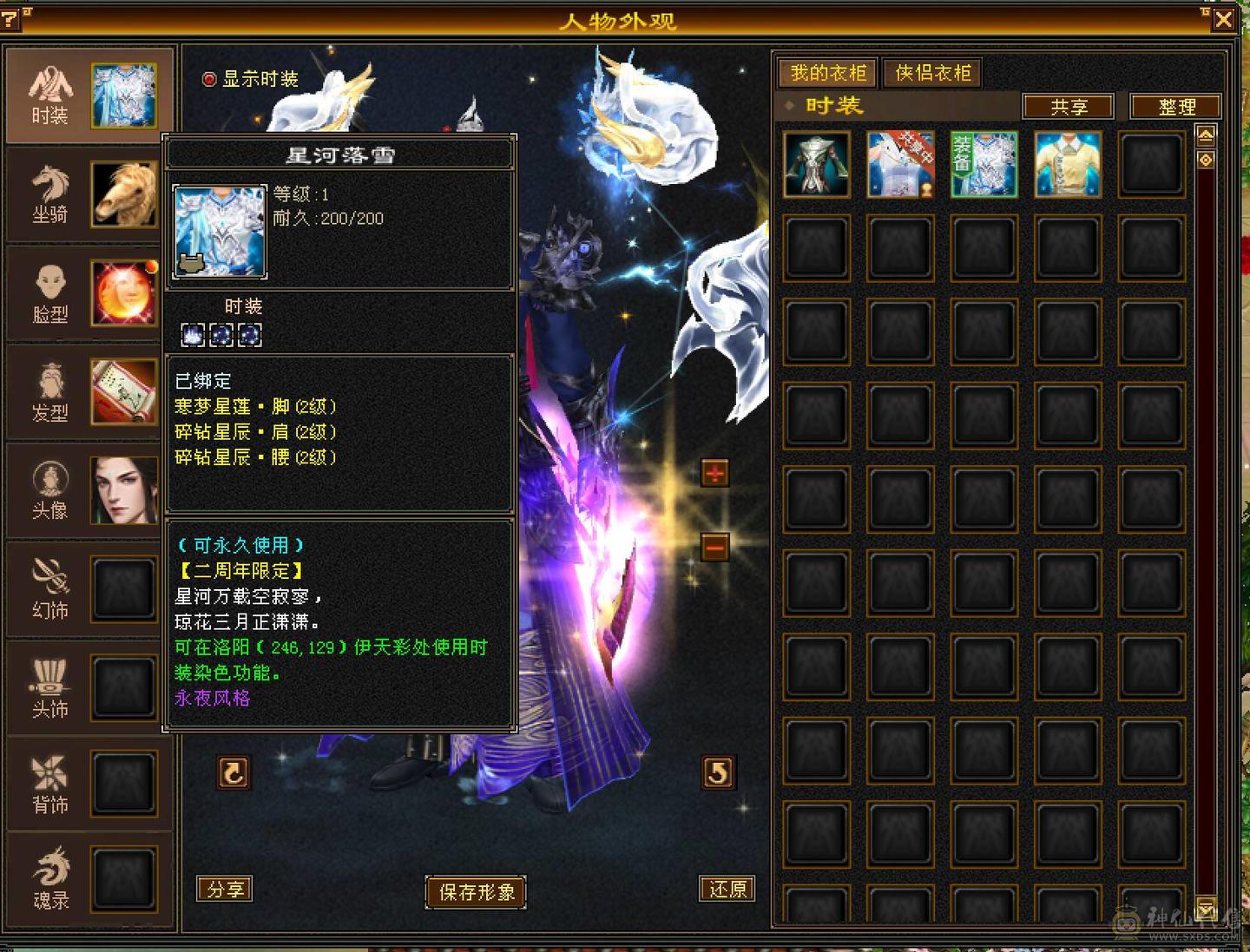Zoom out using the minus control
The height and width of the screenshot is (952, 1250).
713,546
